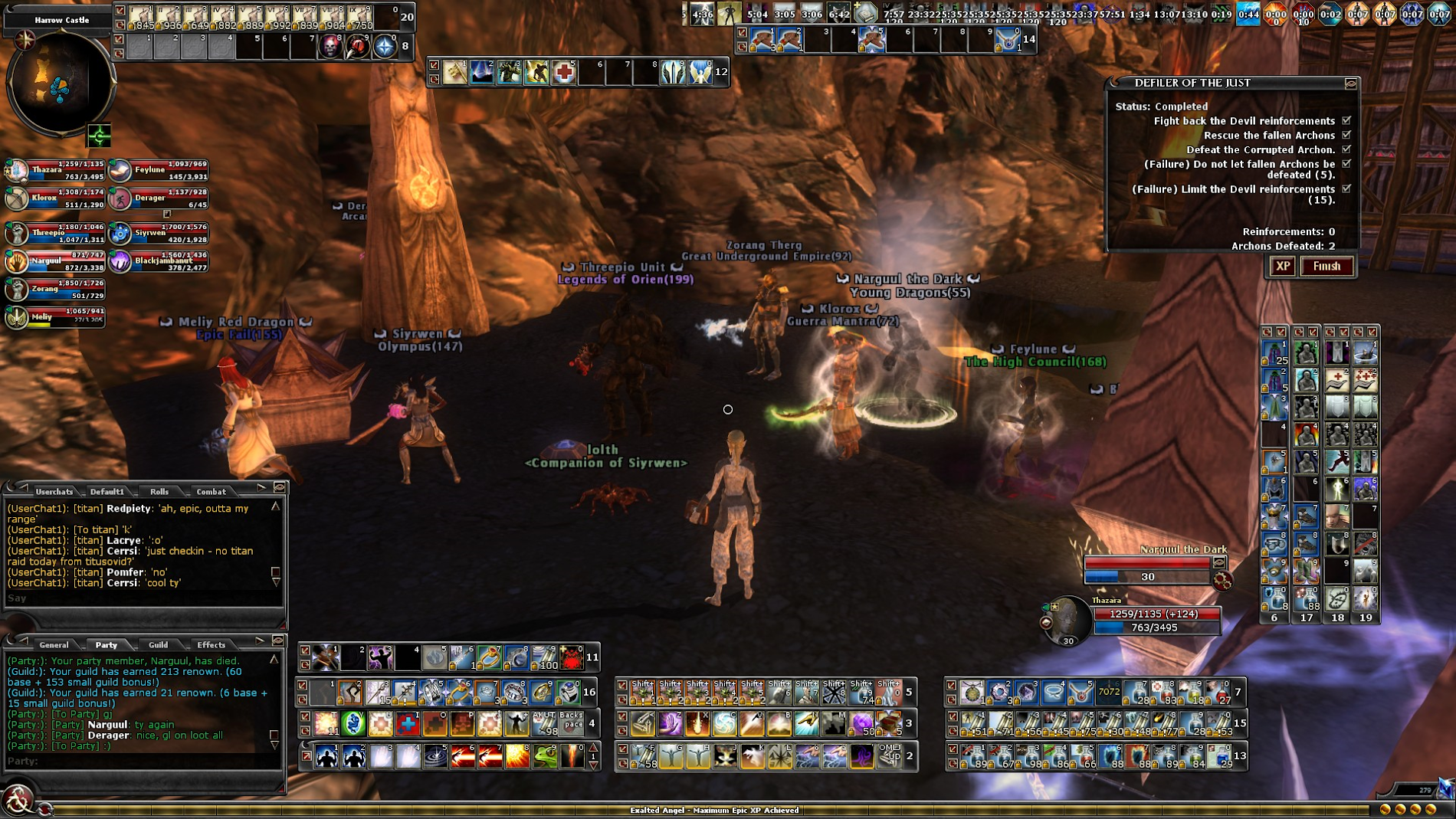Viewport: 1456px width, 819px height.
Task: Activate the Backspace-bound hotbar slot
Action: point(572,723)
